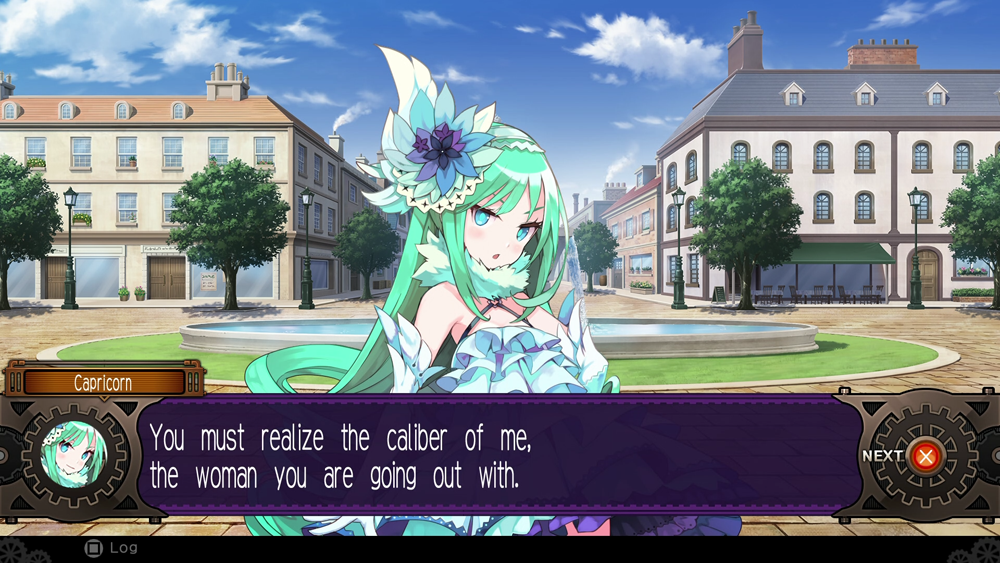Click the dialogue text box to continue

[500, 455]
